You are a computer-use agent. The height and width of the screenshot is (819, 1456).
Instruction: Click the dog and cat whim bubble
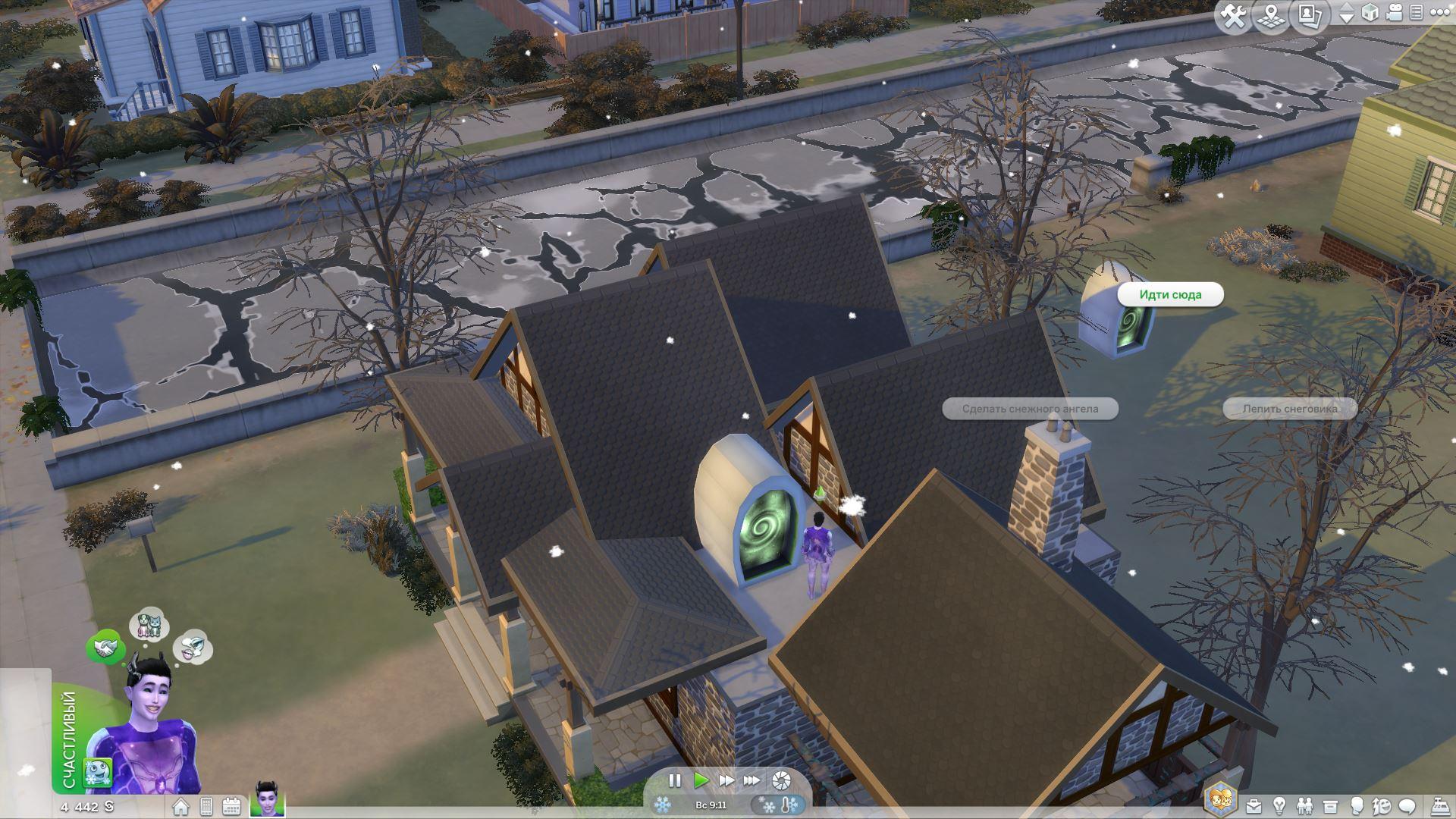click(149, 624)
